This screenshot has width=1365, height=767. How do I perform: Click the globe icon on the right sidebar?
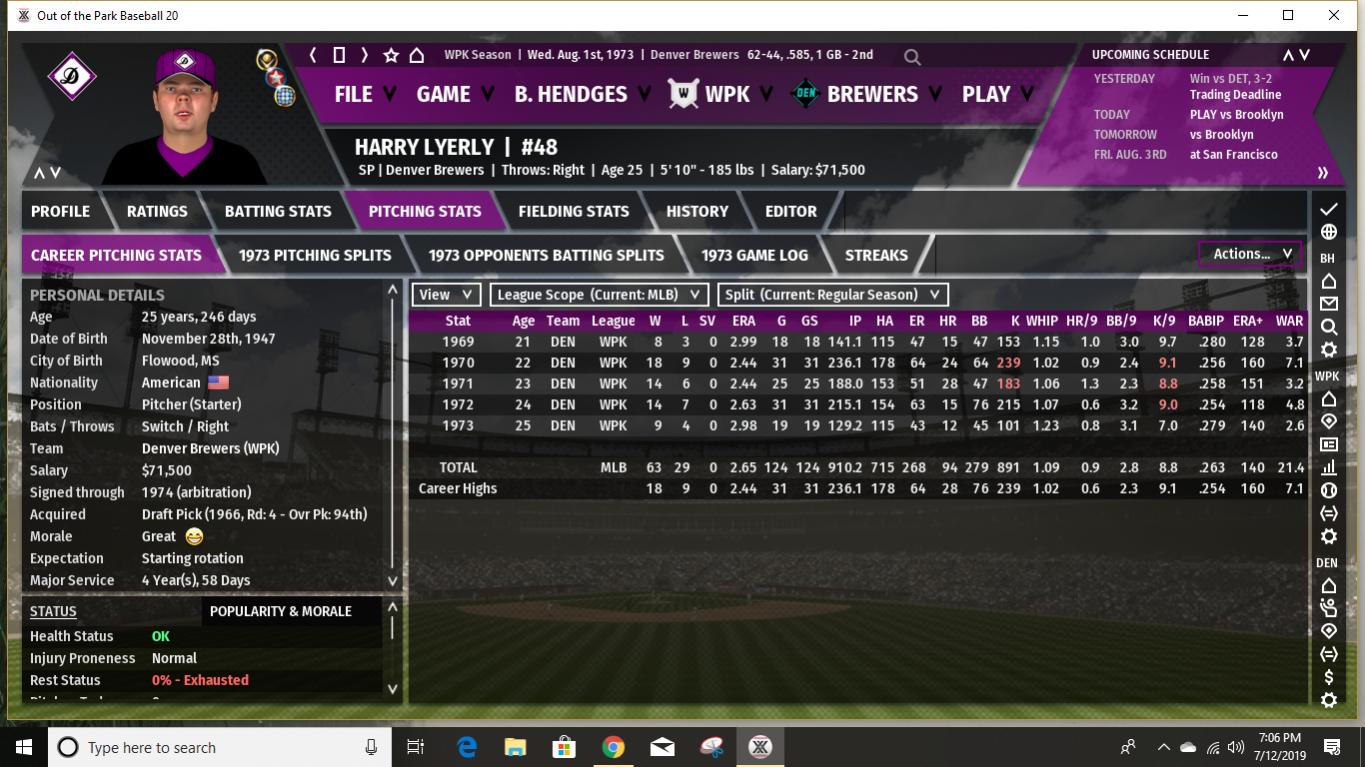click(x=1327, y=231)
